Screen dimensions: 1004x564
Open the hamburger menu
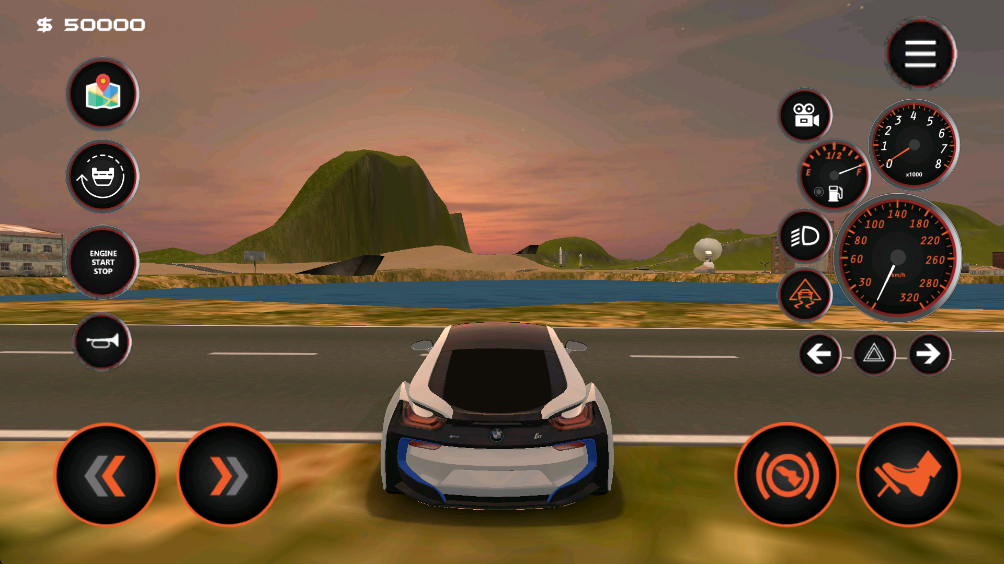pos(920,53)
